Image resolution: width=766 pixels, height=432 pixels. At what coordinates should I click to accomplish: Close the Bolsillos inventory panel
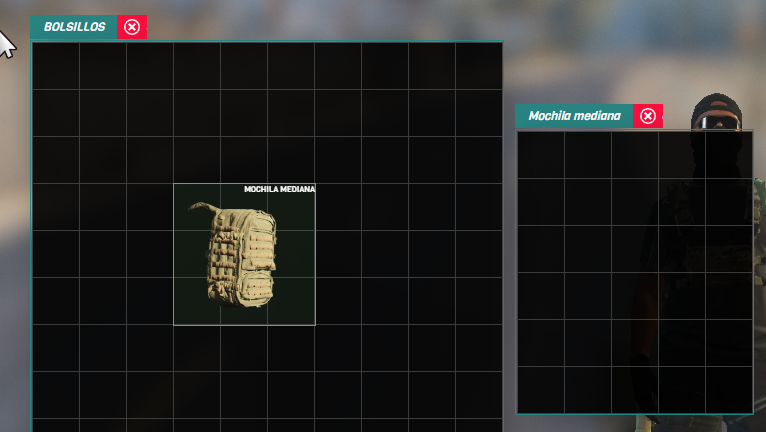pyautogui.click(x=132, y=27)
